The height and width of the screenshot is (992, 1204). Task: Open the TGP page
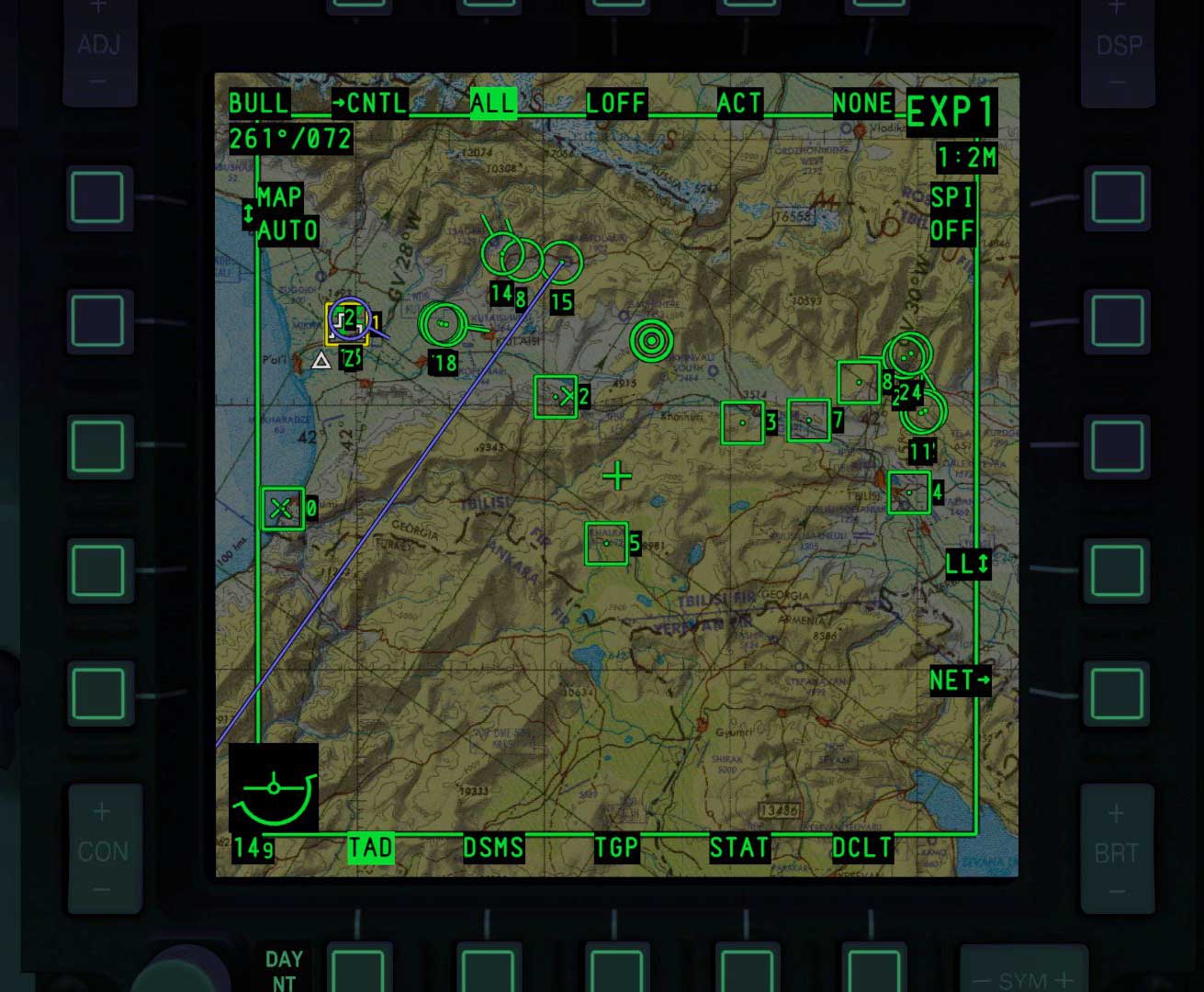(x=615, y=848)
